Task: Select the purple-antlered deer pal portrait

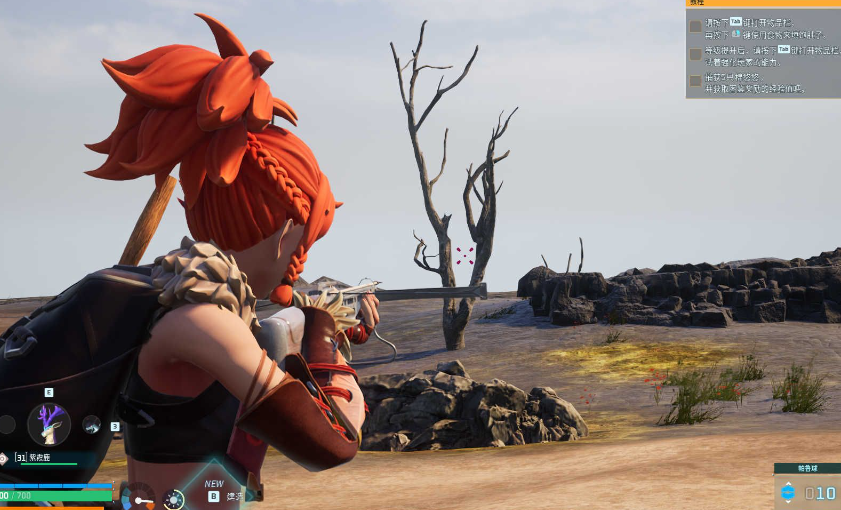Action: (x=48, y=424)
